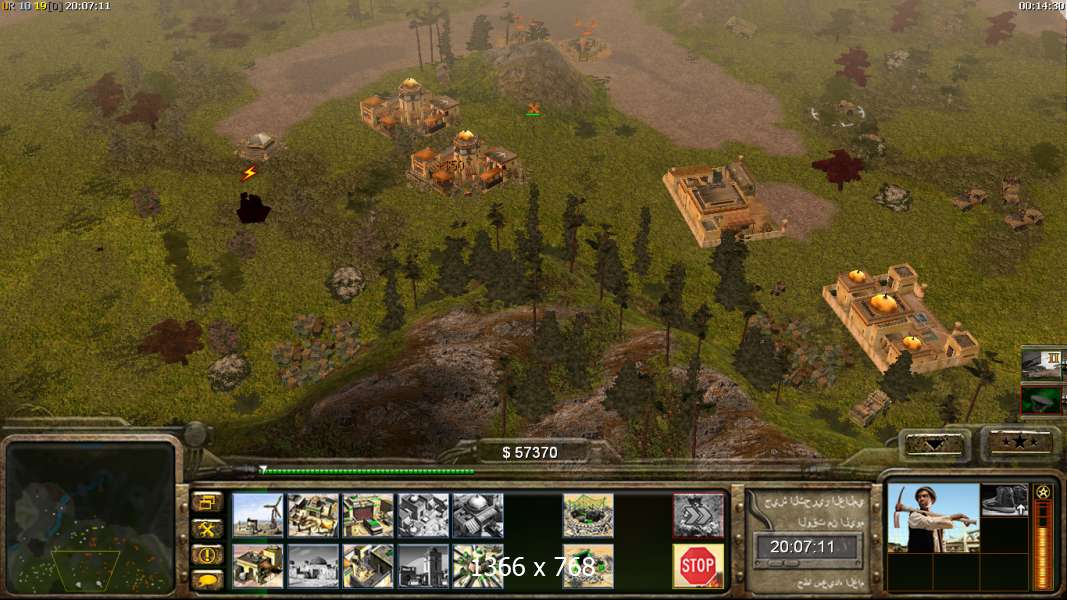This screenshot has height=600, width=1067.
Task: Activate the double chevron command button
Action: click(x=697, y=515)
